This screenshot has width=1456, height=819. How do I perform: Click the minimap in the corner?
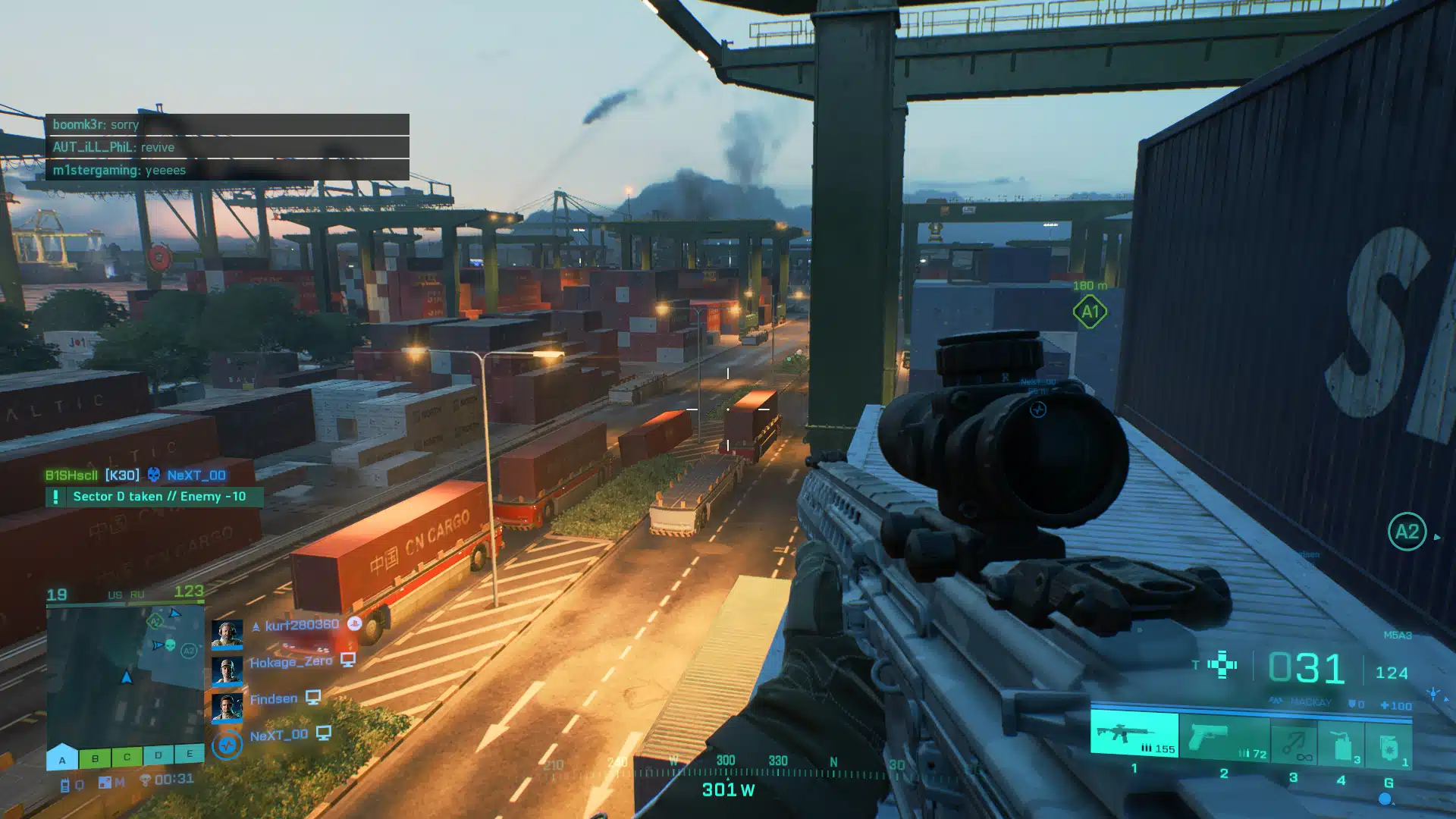click(125, 675)
